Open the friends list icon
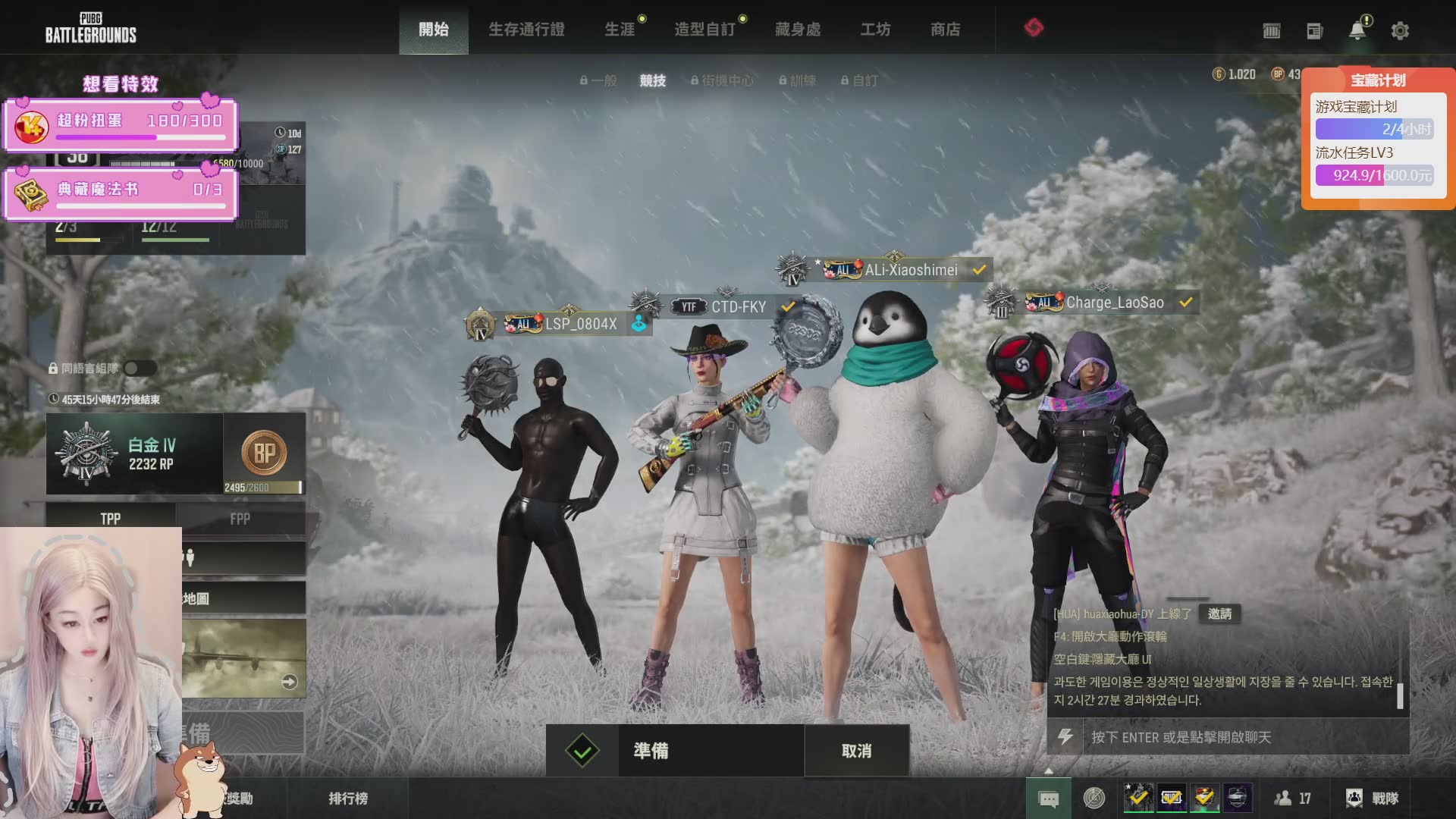This screenshot has height=819, width=1456. click(1293, 799)
